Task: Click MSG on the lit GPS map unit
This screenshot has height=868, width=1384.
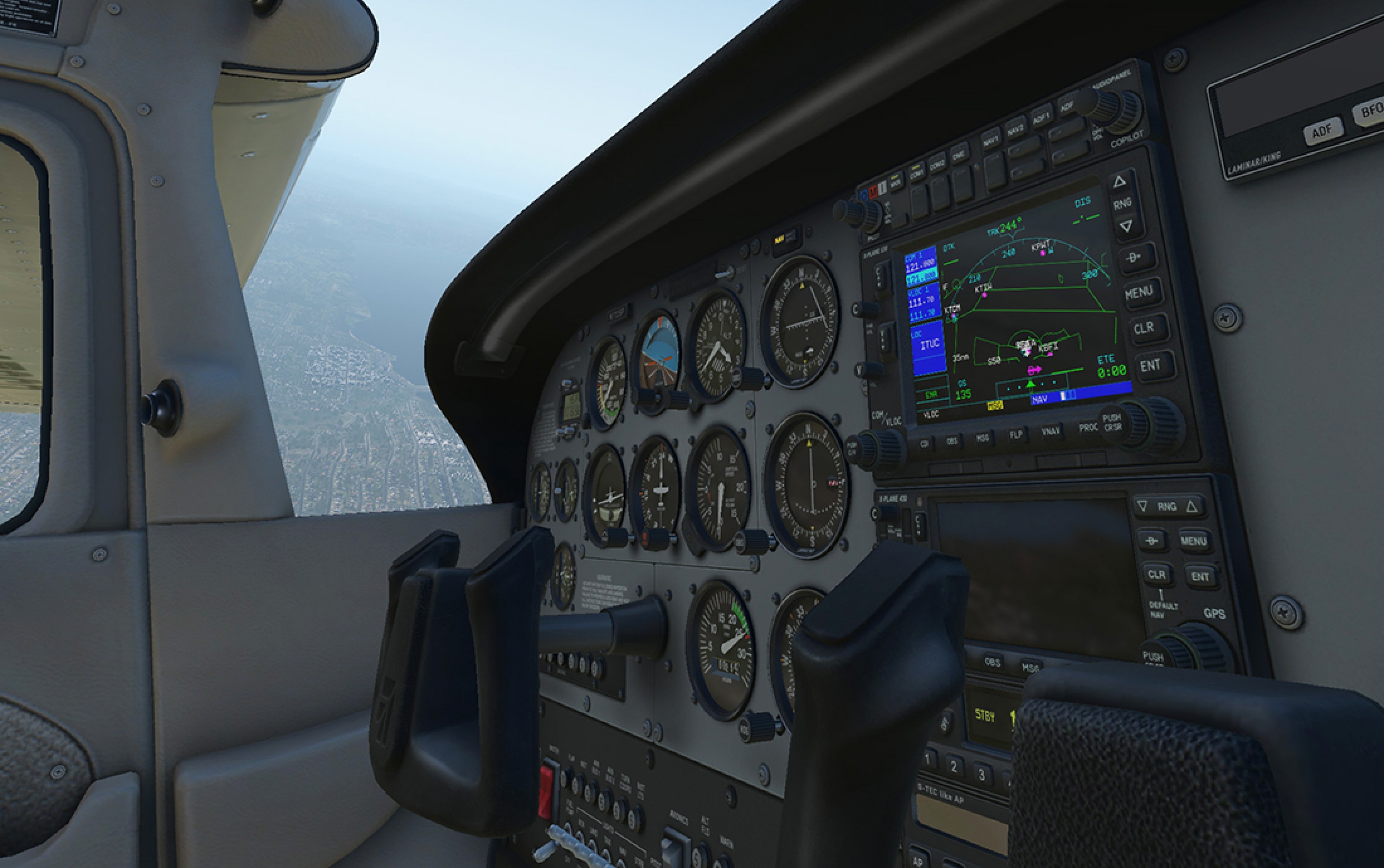Action: [982, 438]
